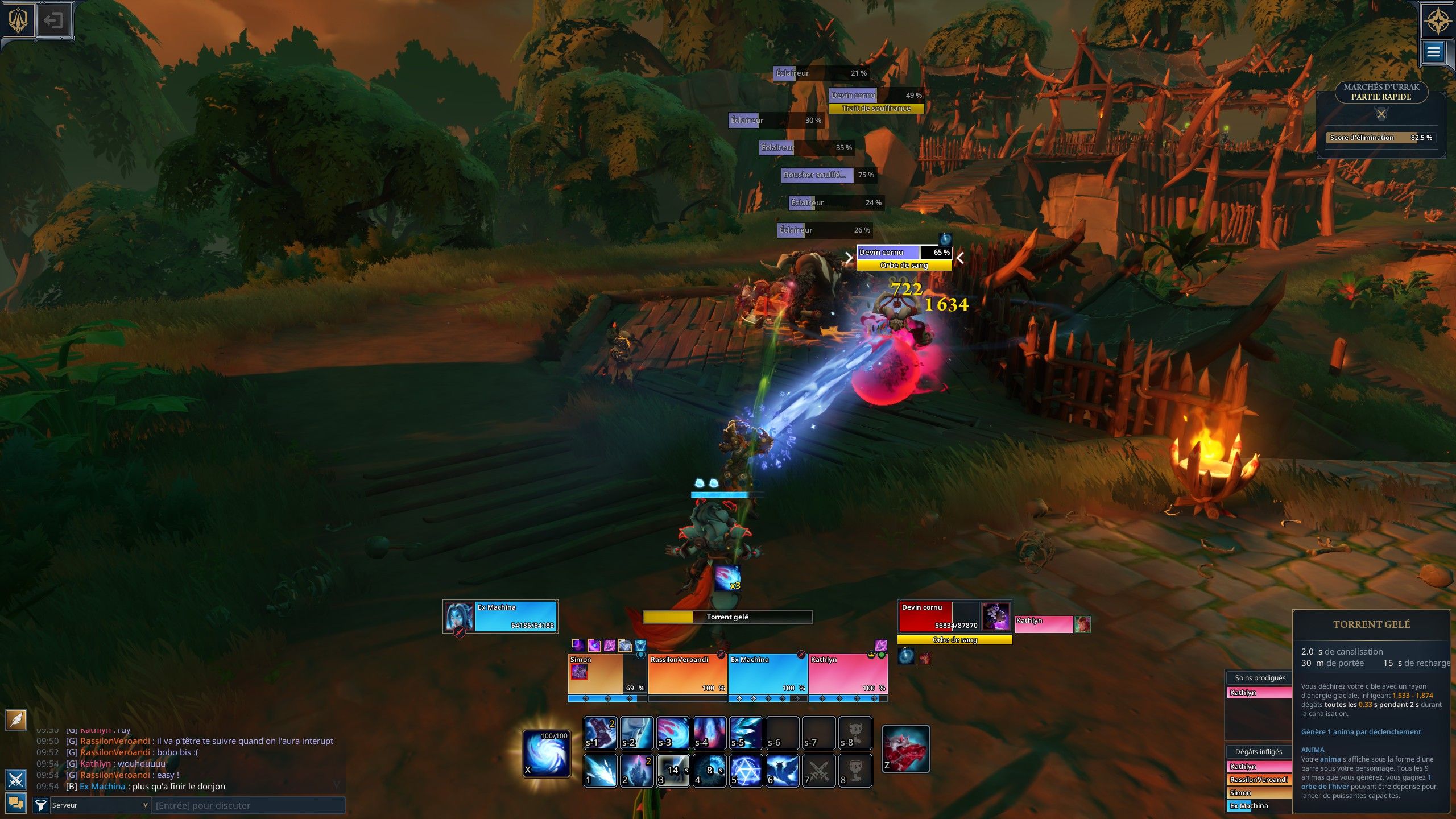
Task: Open the hamburger menu button
Action: pyautogui.click(x=1433, y=52)
